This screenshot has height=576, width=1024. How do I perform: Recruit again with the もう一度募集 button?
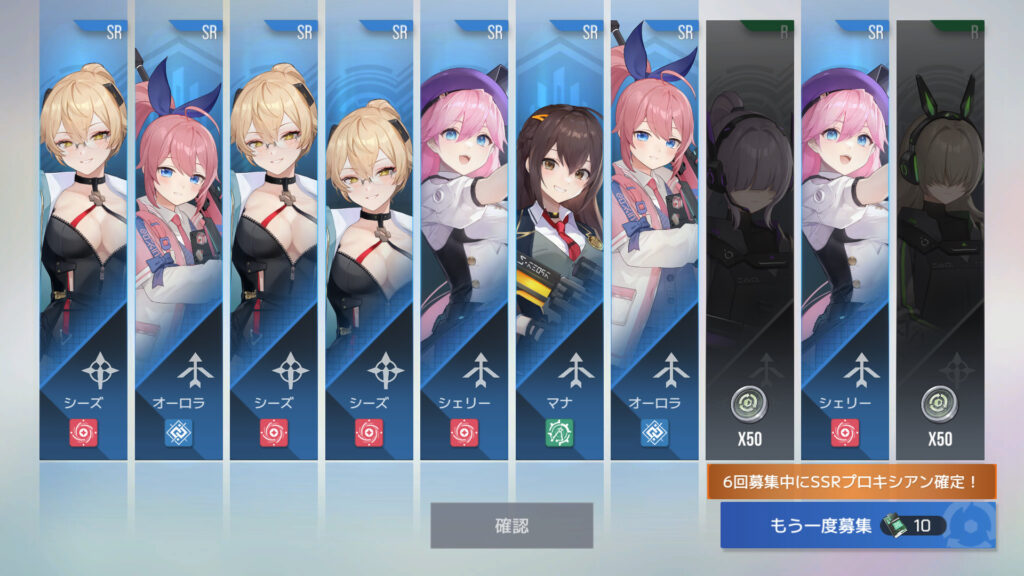point(858,526)
